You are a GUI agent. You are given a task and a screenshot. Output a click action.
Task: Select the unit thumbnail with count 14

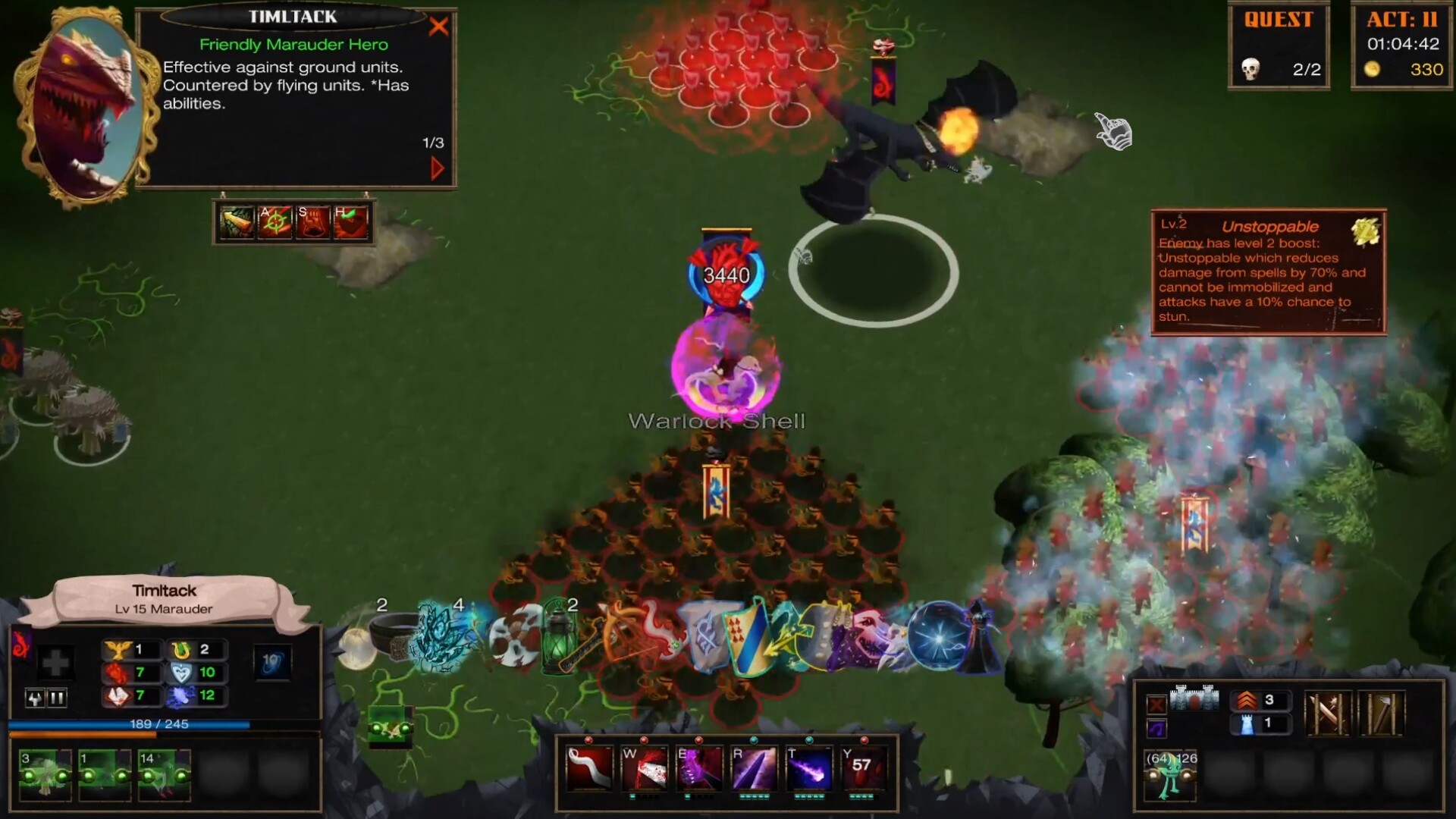click(165, 775)
